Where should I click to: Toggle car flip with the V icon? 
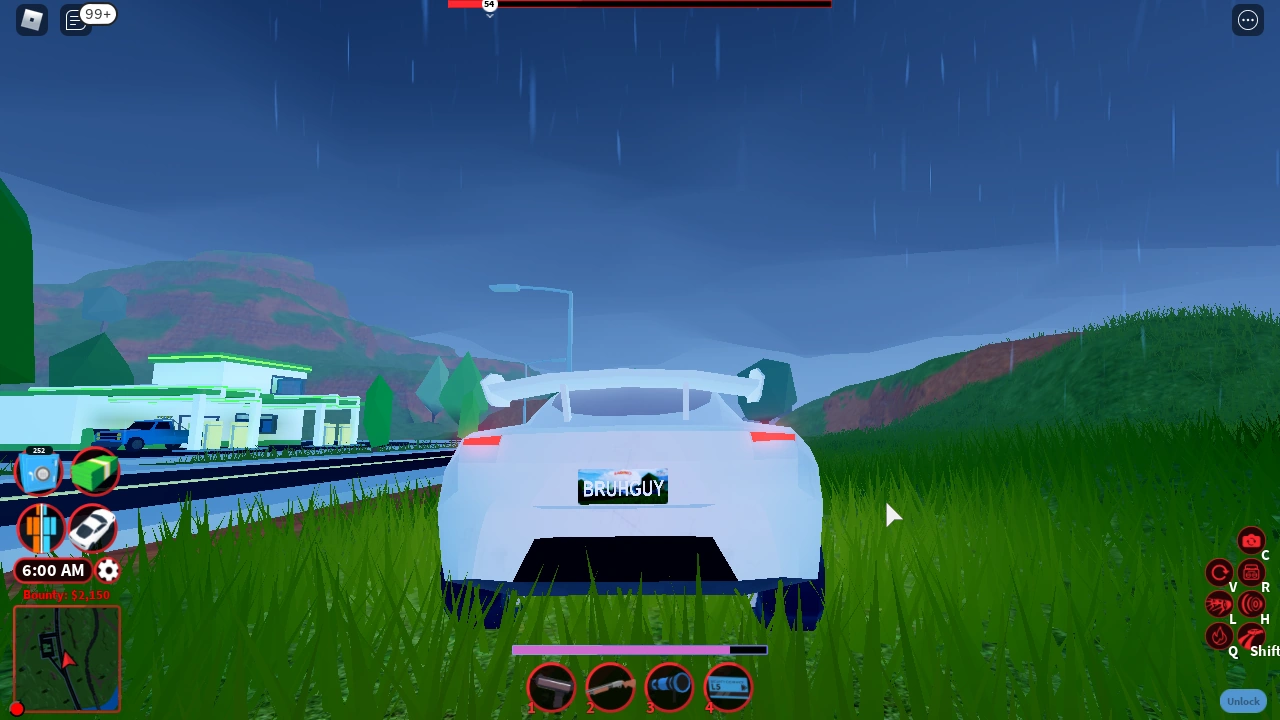(1218, 573)
